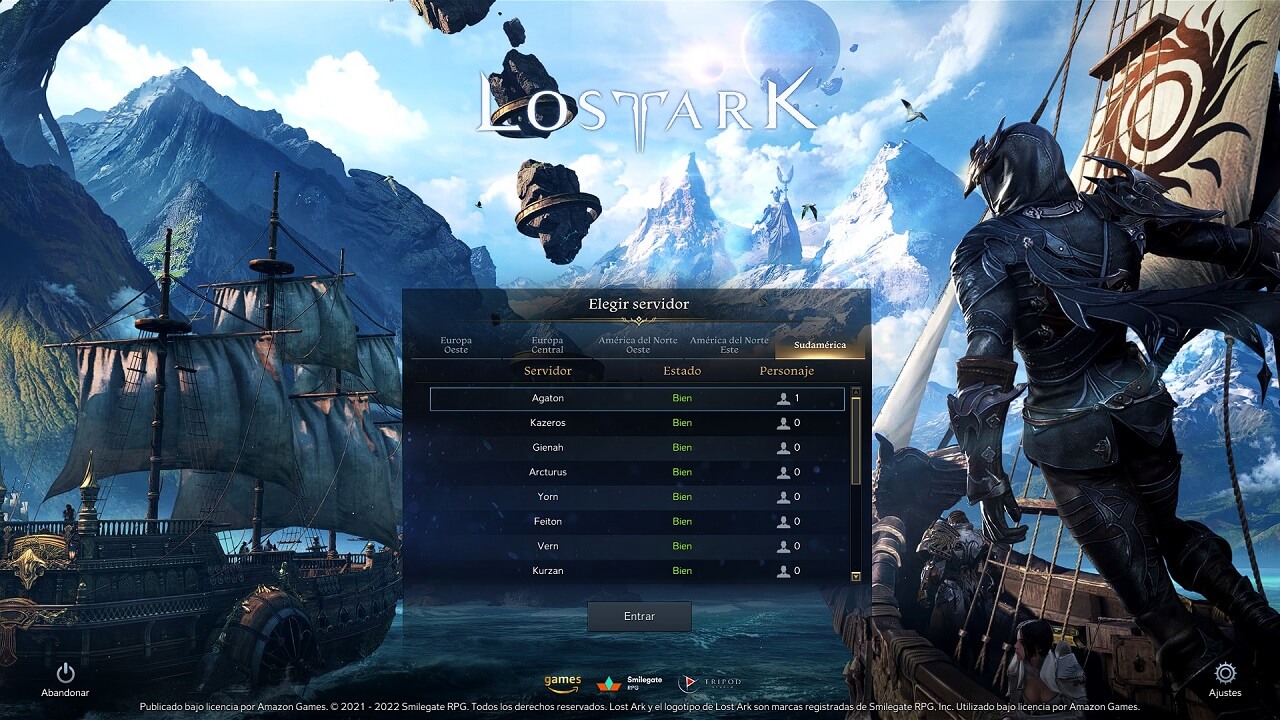Click the server list scroll-down arrow

[855, 577]
